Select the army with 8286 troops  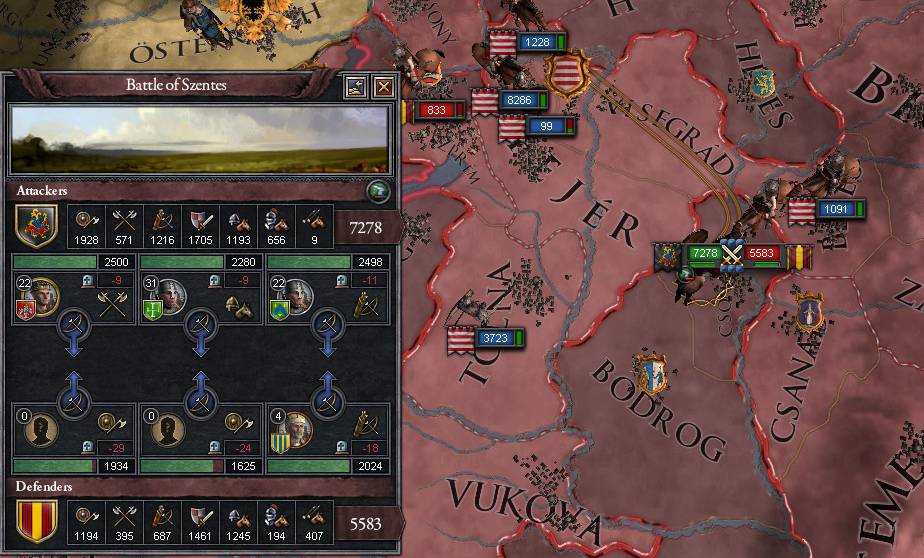pyautogui.click(x=519, y=100)
